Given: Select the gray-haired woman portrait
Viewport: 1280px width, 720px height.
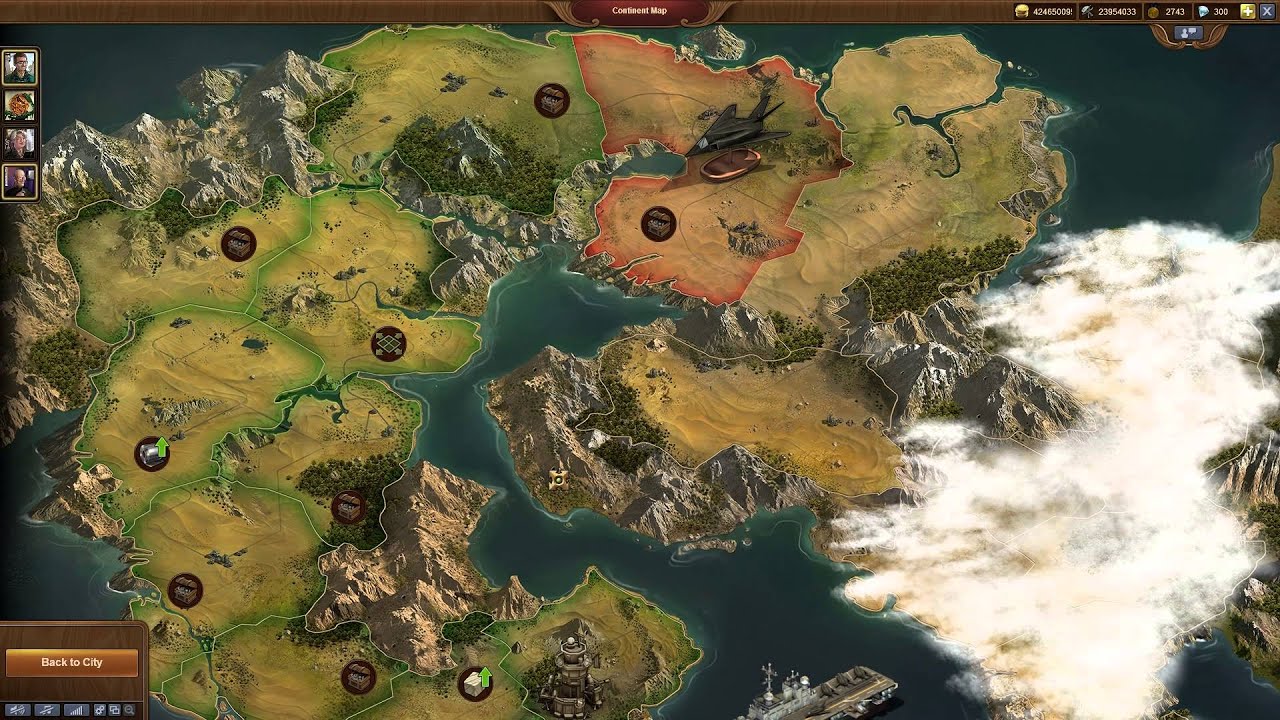Looking at the screenshot, I should 20,143.
